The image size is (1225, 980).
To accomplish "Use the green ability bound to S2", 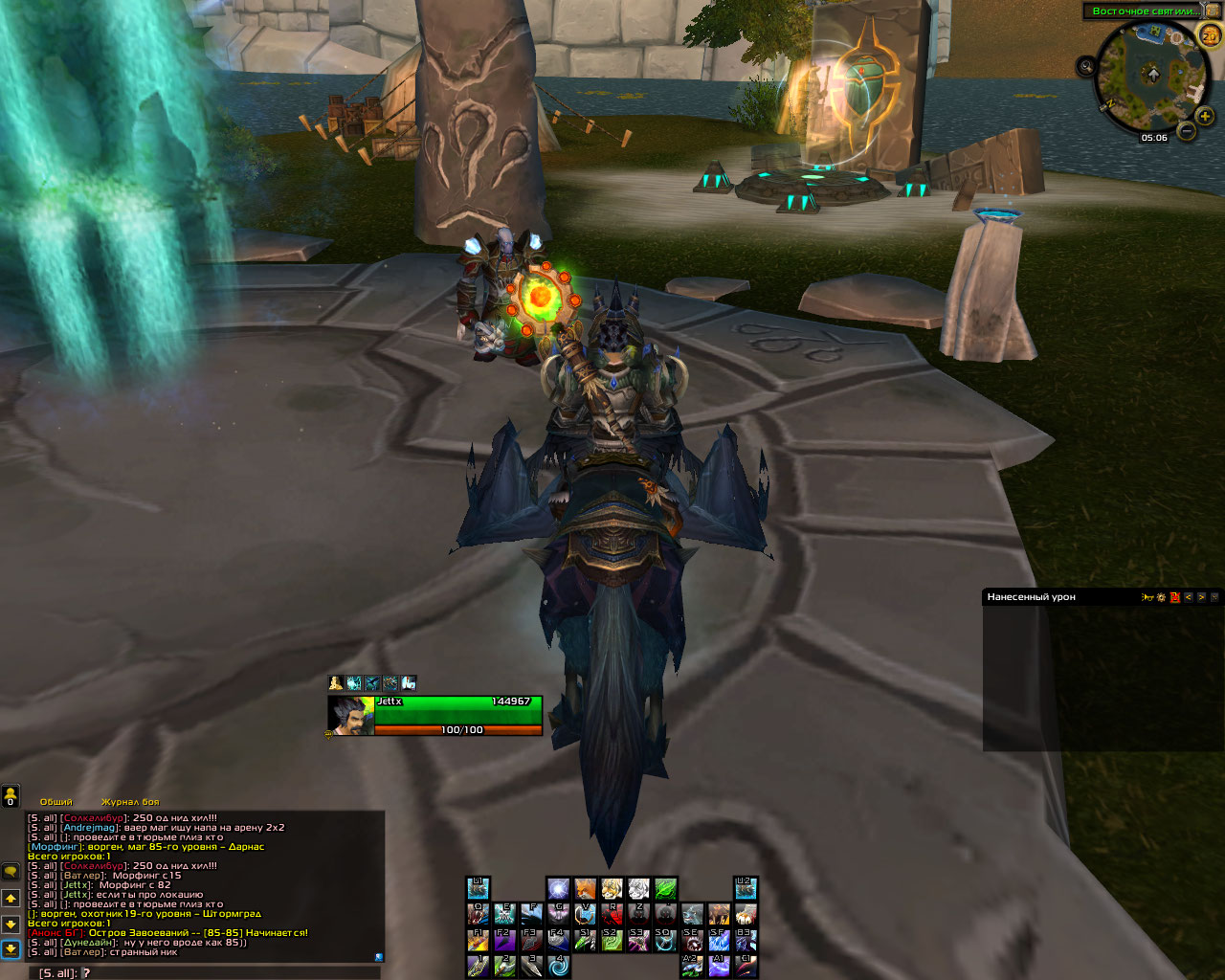I will (x=612, y=940).
